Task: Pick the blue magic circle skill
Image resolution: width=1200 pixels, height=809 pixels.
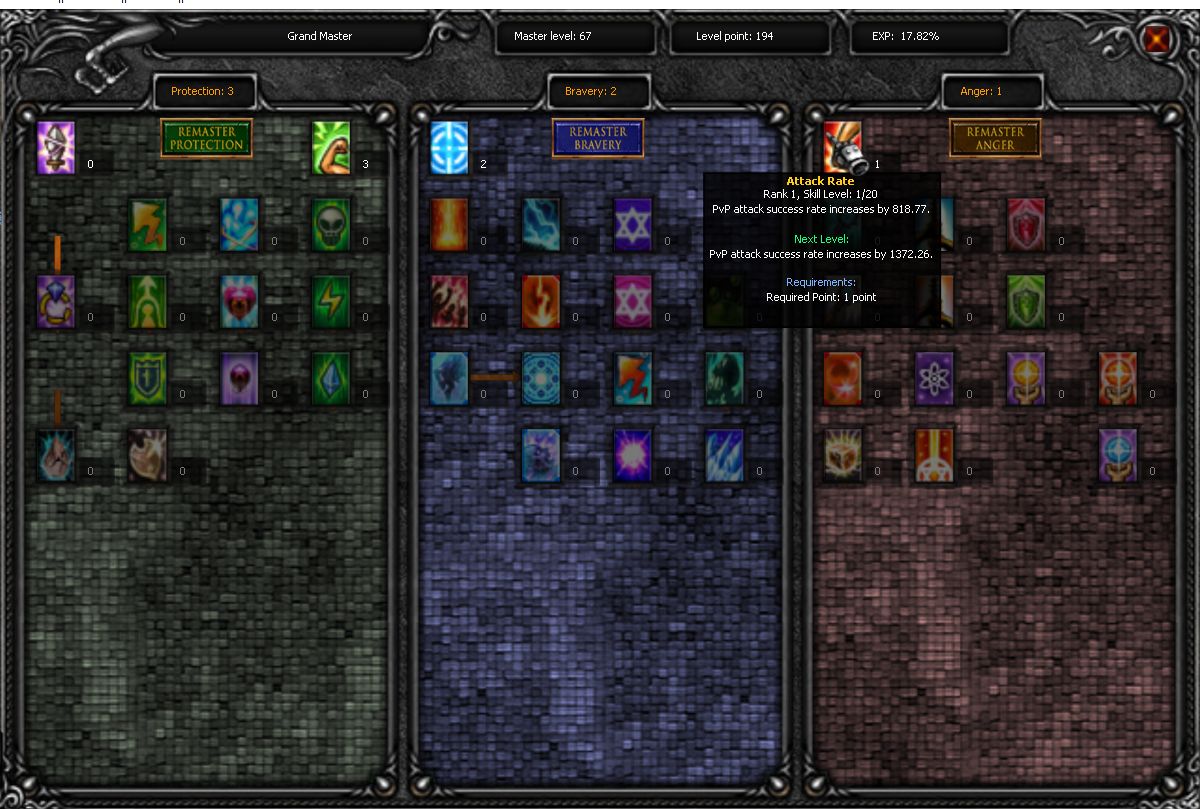Action: coord(541,378)
